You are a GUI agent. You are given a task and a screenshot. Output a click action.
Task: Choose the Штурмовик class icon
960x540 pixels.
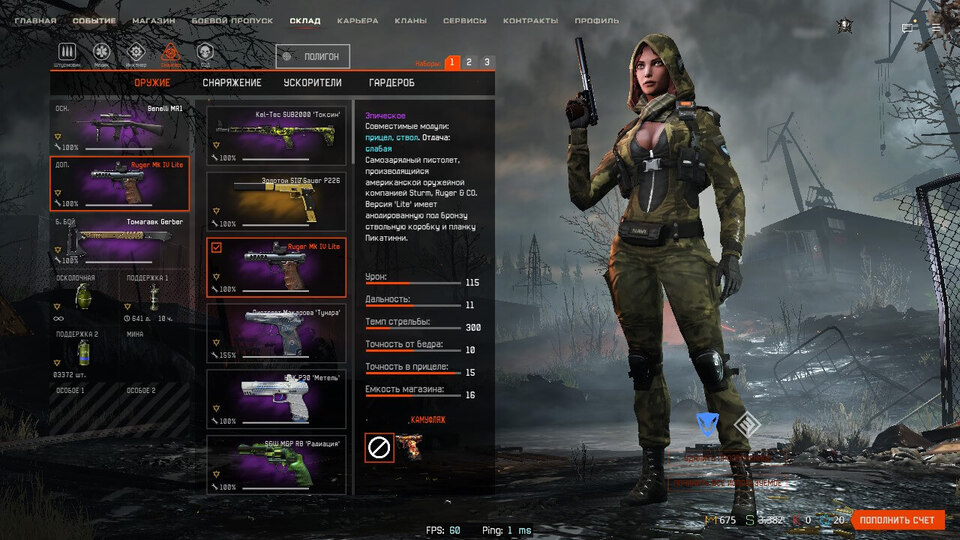click(x=69, y=53)
